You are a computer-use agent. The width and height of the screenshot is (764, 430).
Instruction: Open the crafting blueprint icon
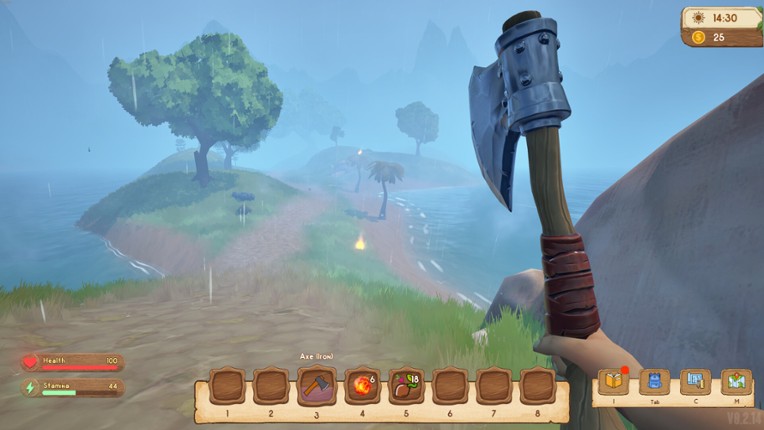pyautogui.click(x=695, y=381)
